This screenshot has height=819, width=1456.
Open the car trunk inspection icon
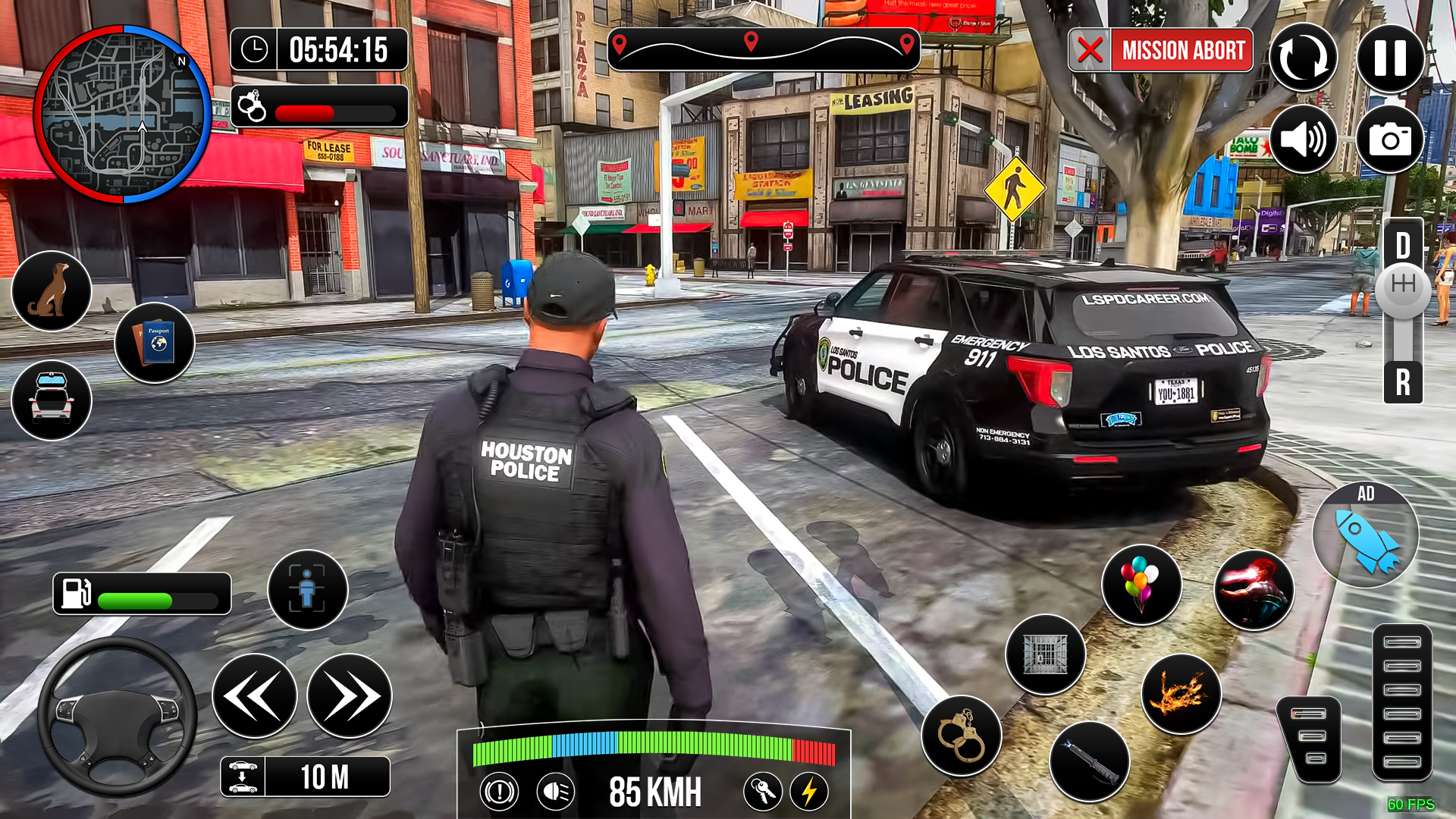(51, 400)
